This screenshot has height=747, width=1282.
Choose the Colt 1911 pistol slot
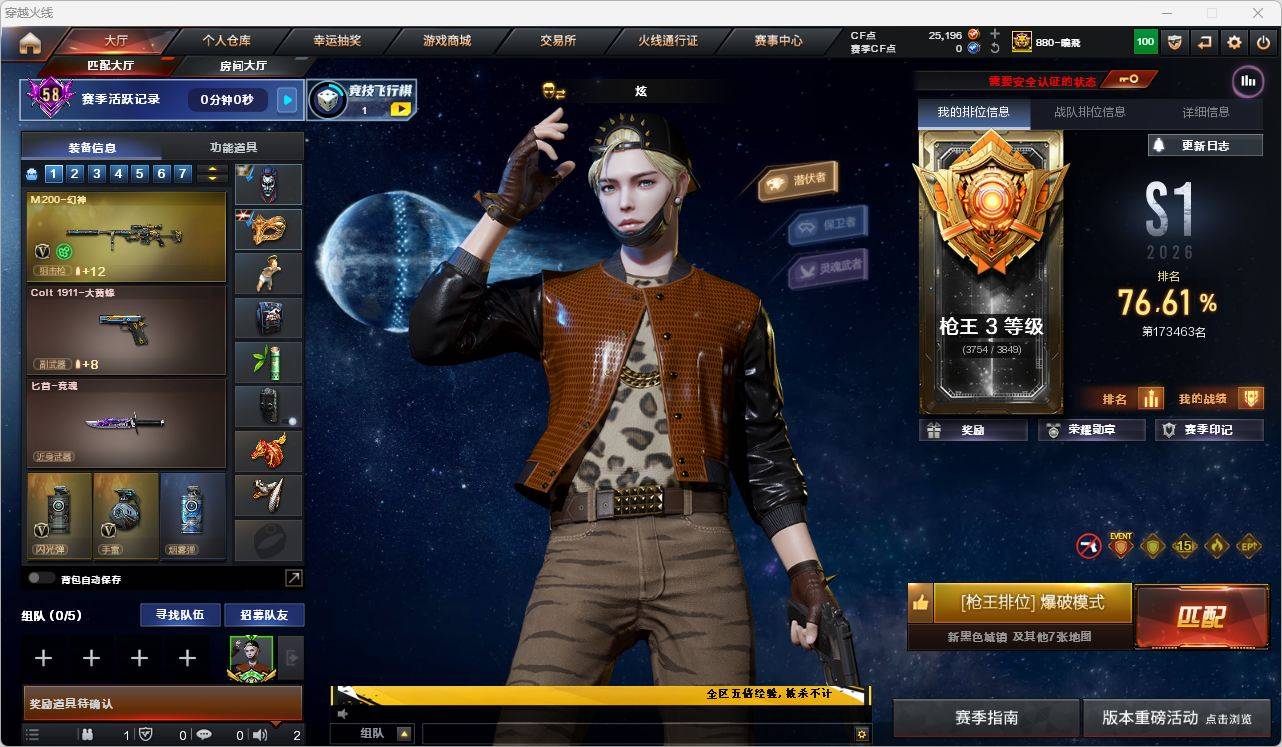[x=126, y=331]
